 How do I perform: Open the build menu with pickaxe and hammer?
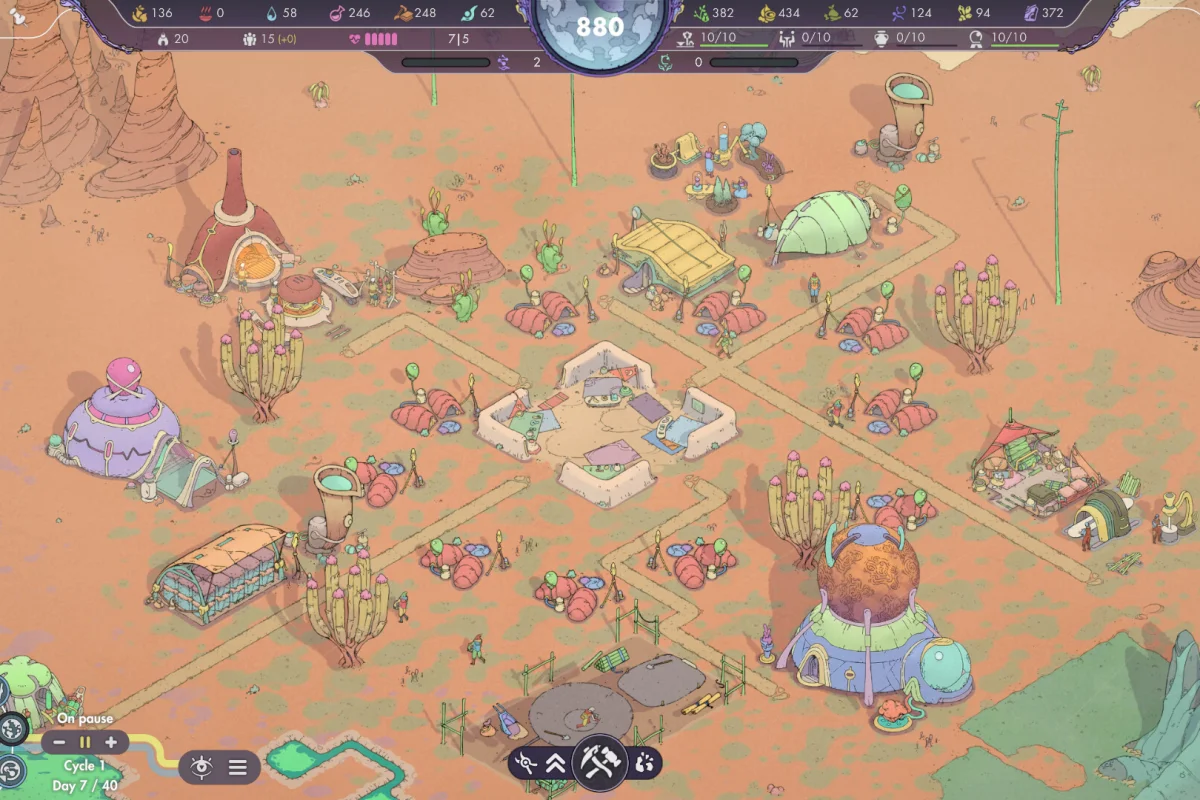pos(600,763)
